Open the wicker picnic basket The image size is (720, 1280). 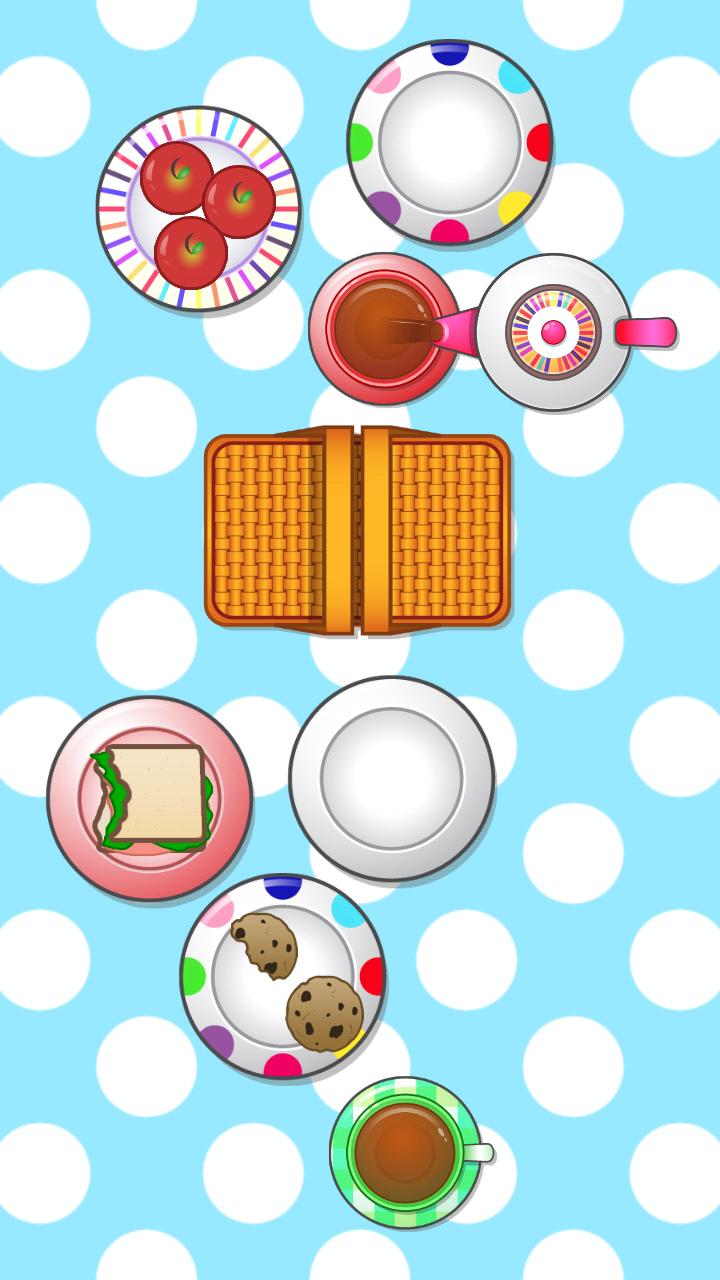tap(357, 530)
